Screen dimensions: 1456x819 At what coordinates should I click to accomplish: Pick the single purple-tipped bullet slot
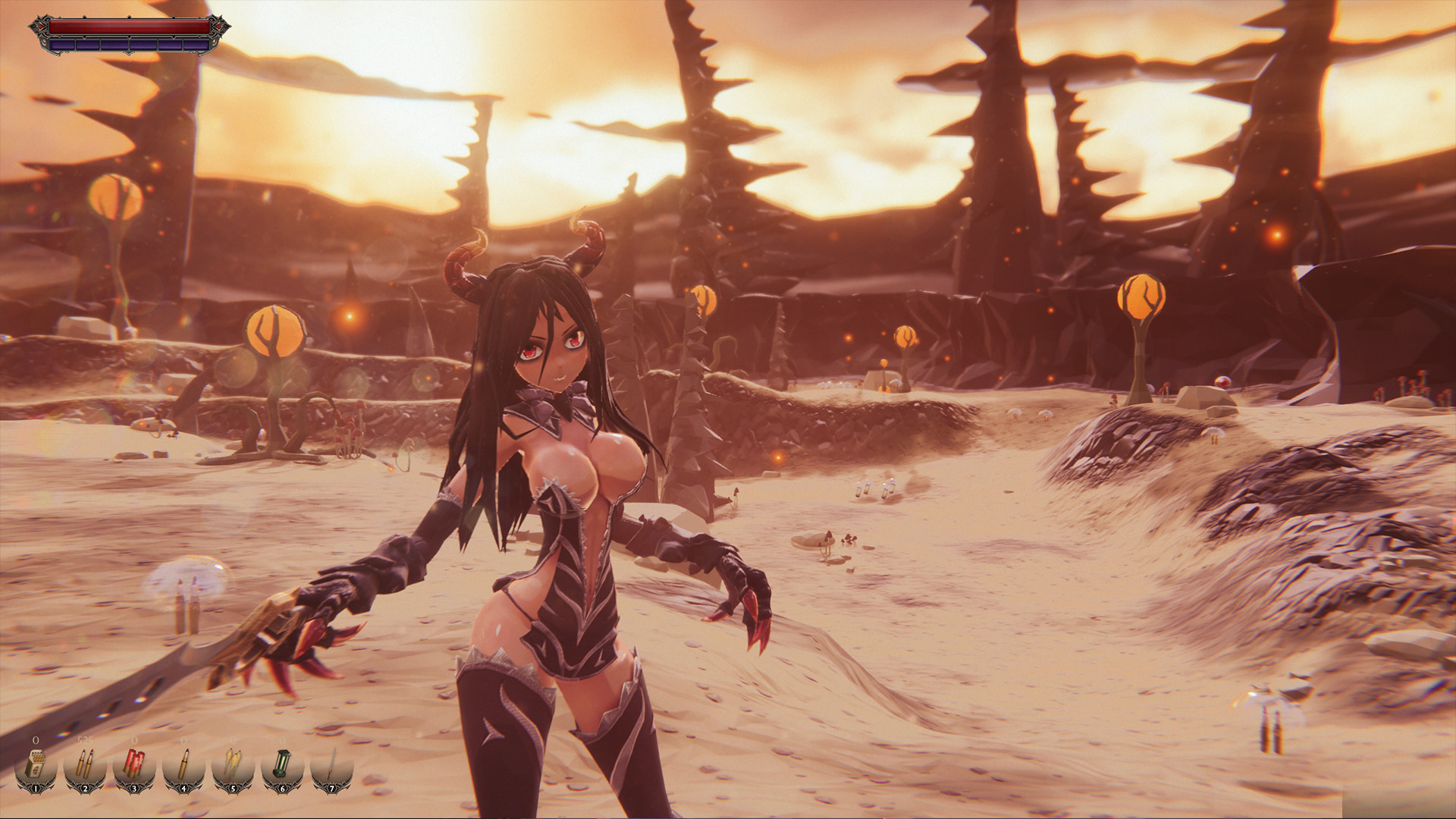(x=184, y=763)
